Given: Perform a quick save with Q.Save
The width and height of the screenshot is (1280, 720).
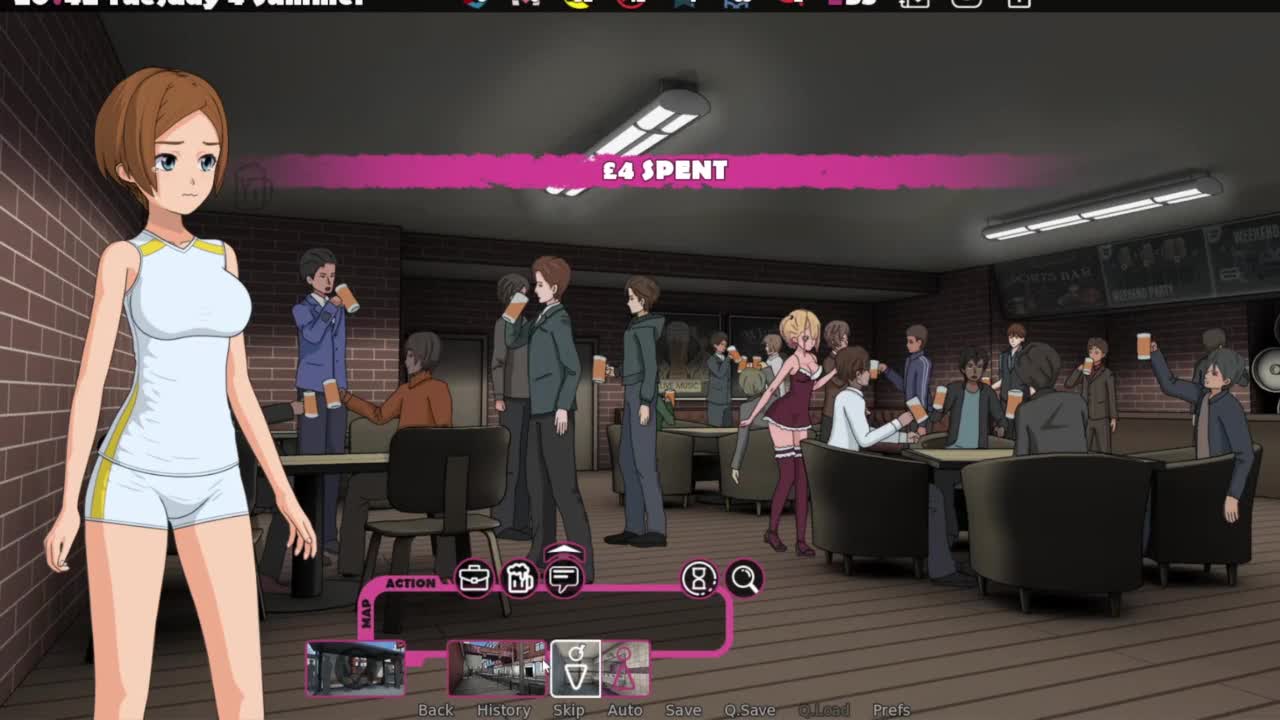Looking at the screenshot, I should pos(749,710).
